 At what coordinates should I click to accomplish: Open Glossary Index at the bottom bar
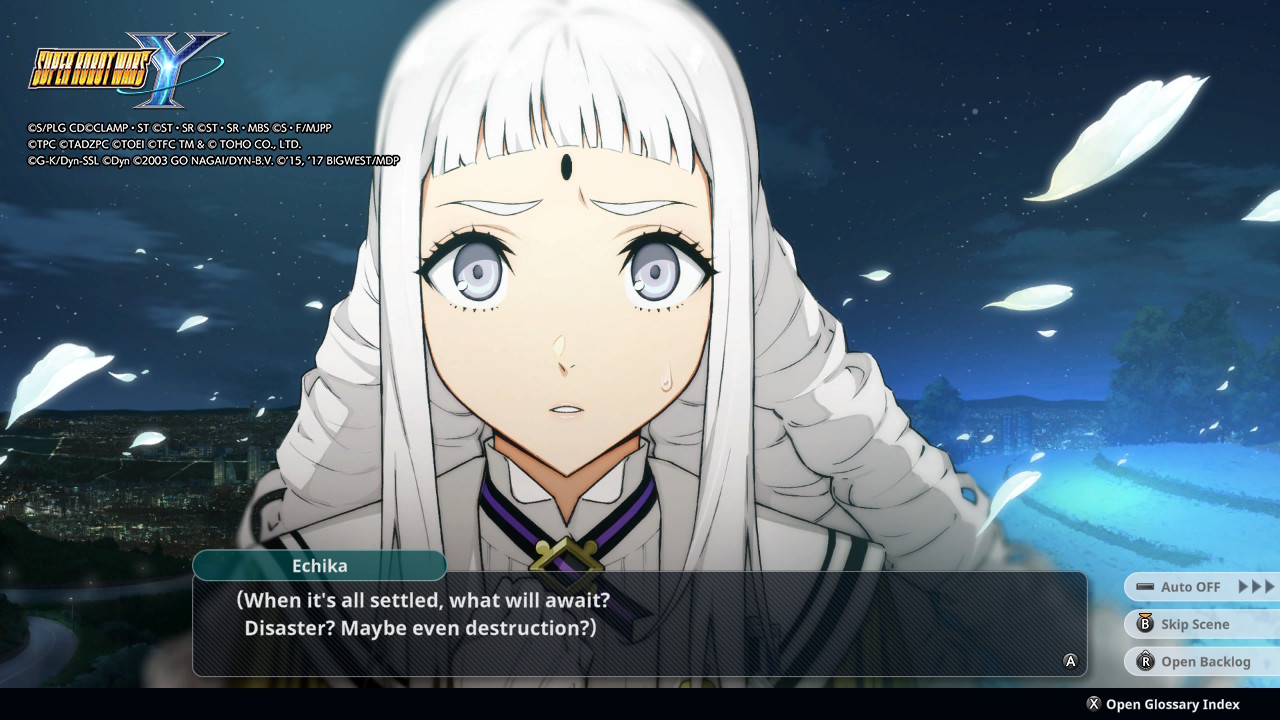(1171, 704)
